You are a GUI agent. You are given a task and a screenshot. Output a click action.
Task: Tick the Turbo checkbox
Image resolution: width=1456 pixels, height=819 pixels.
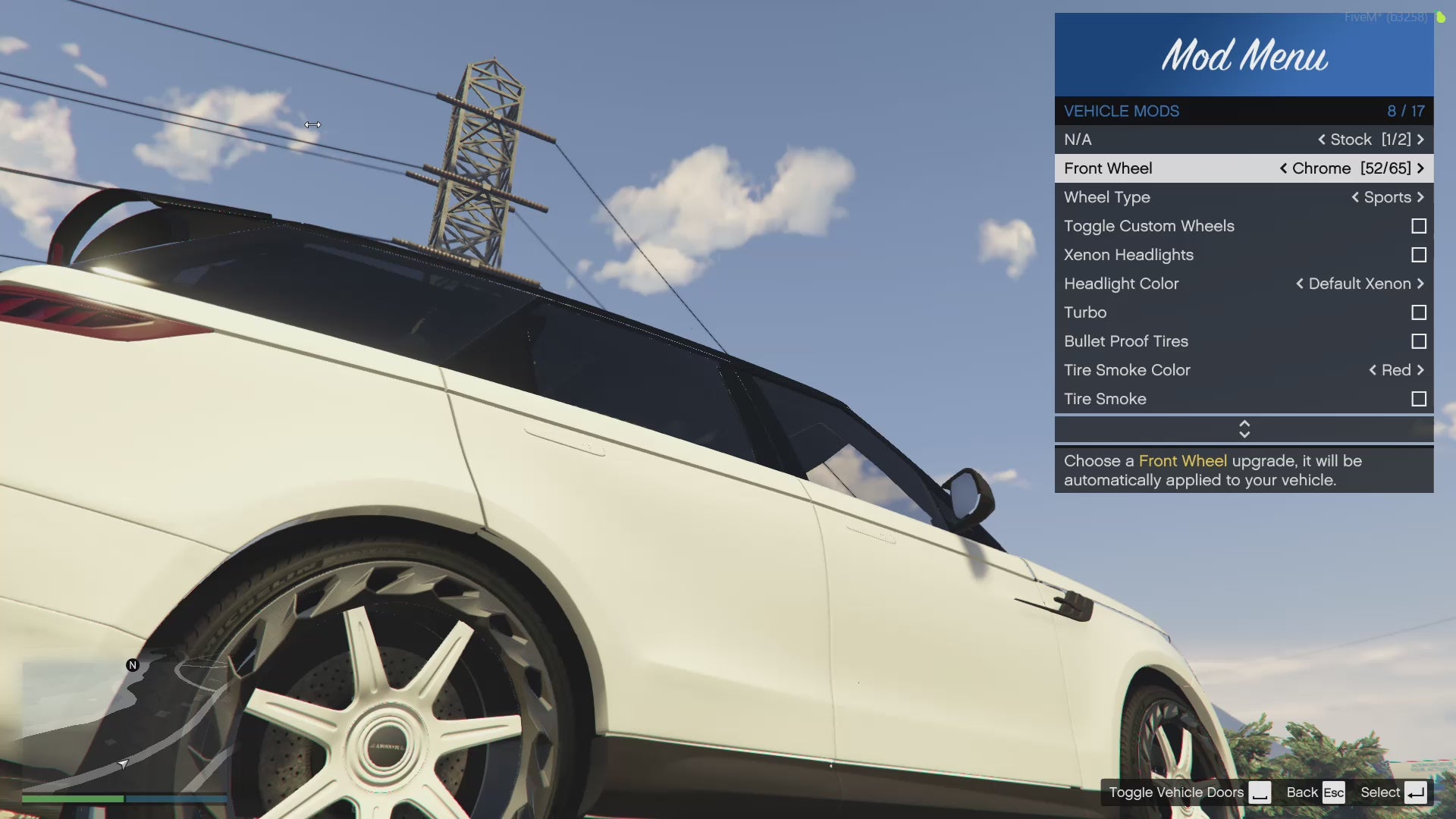pos(1418,312)
